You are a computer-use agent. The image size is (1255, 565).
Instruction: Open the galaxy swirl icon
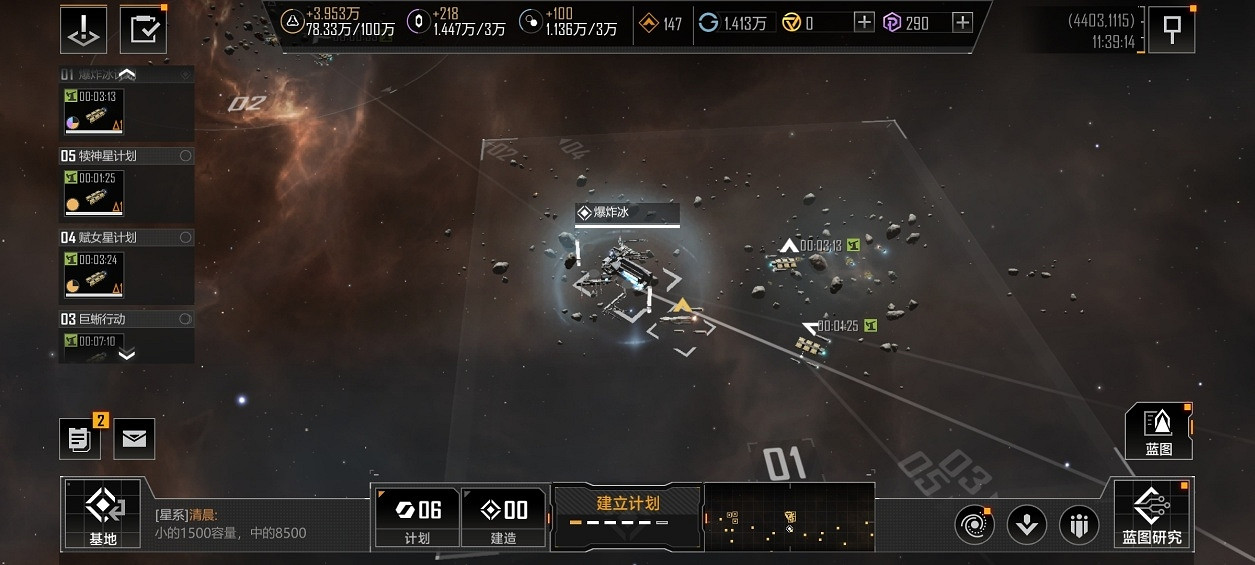[x=973, y=525]
